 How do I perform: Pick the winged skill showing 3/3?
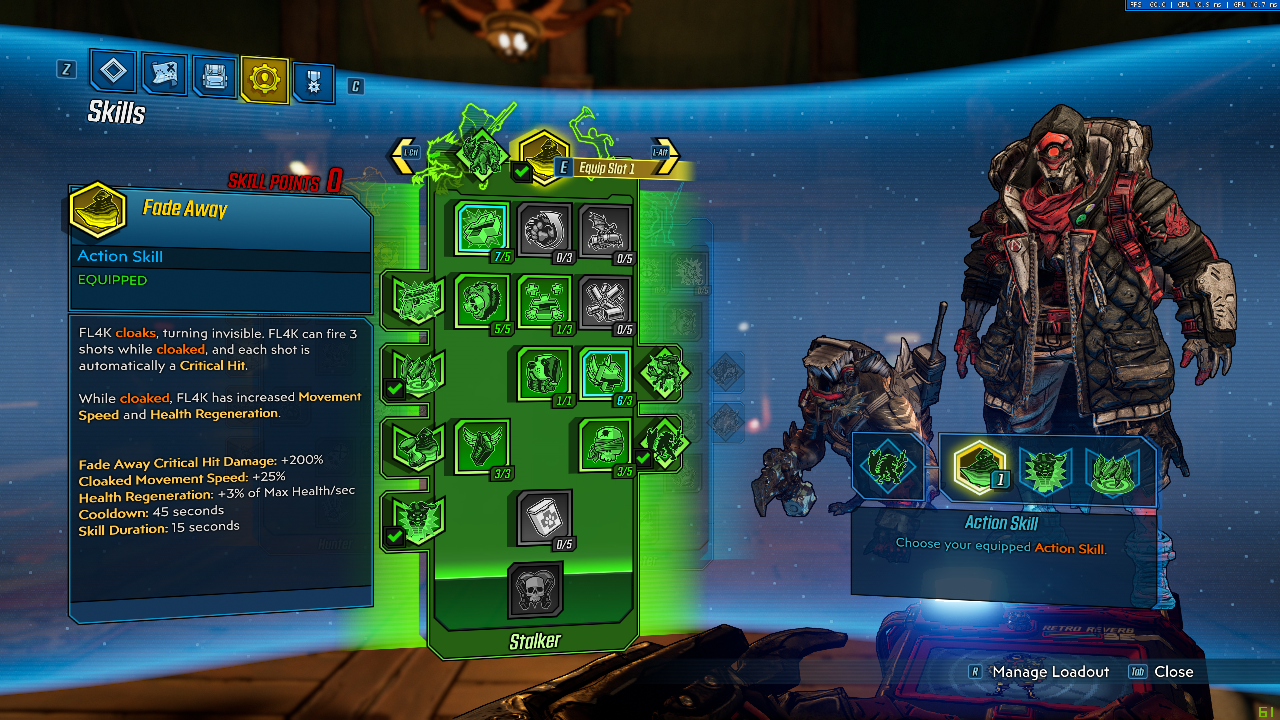point(482,445)
